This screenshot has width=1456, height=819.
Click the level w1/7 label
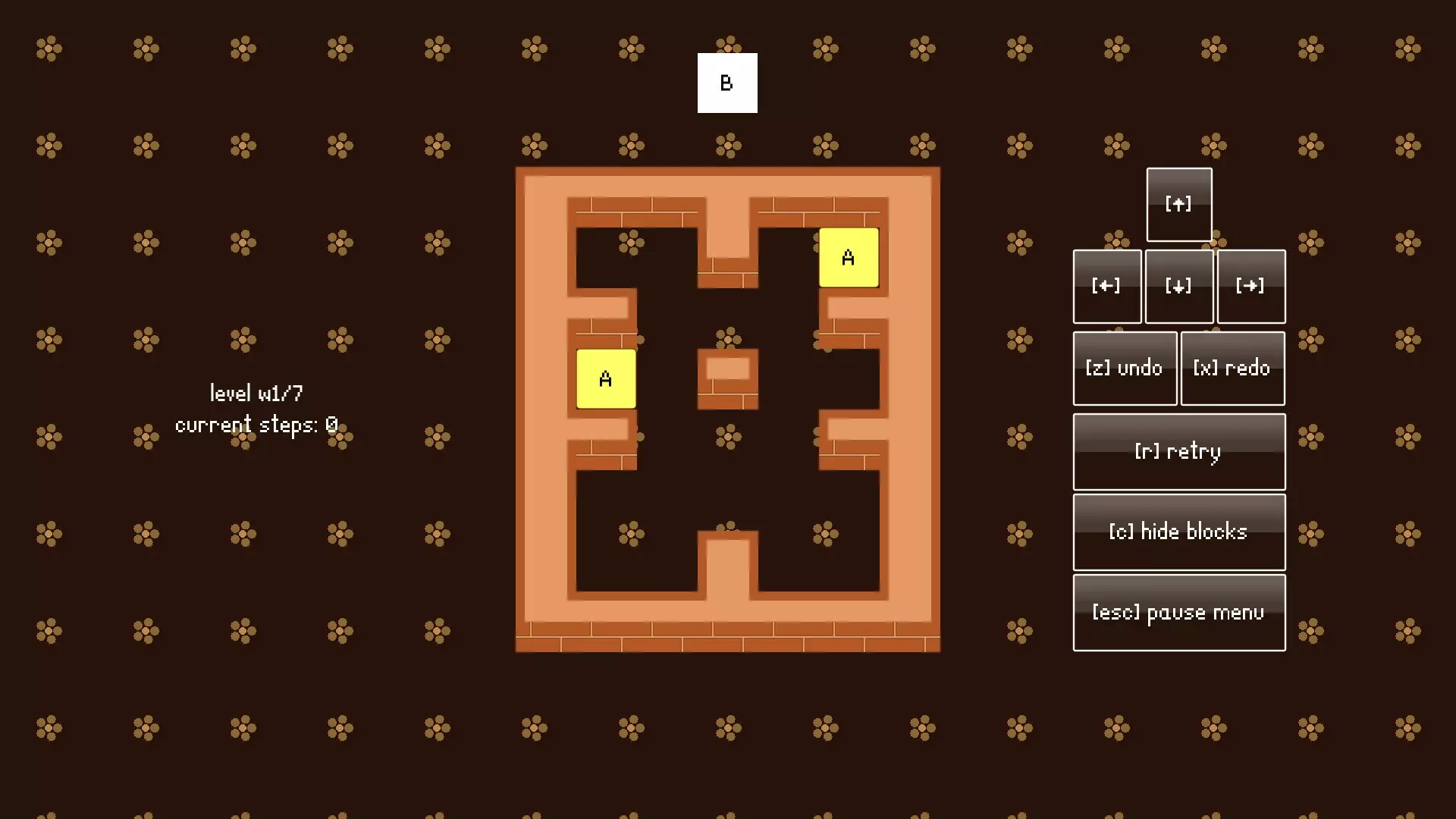(256, 393)
